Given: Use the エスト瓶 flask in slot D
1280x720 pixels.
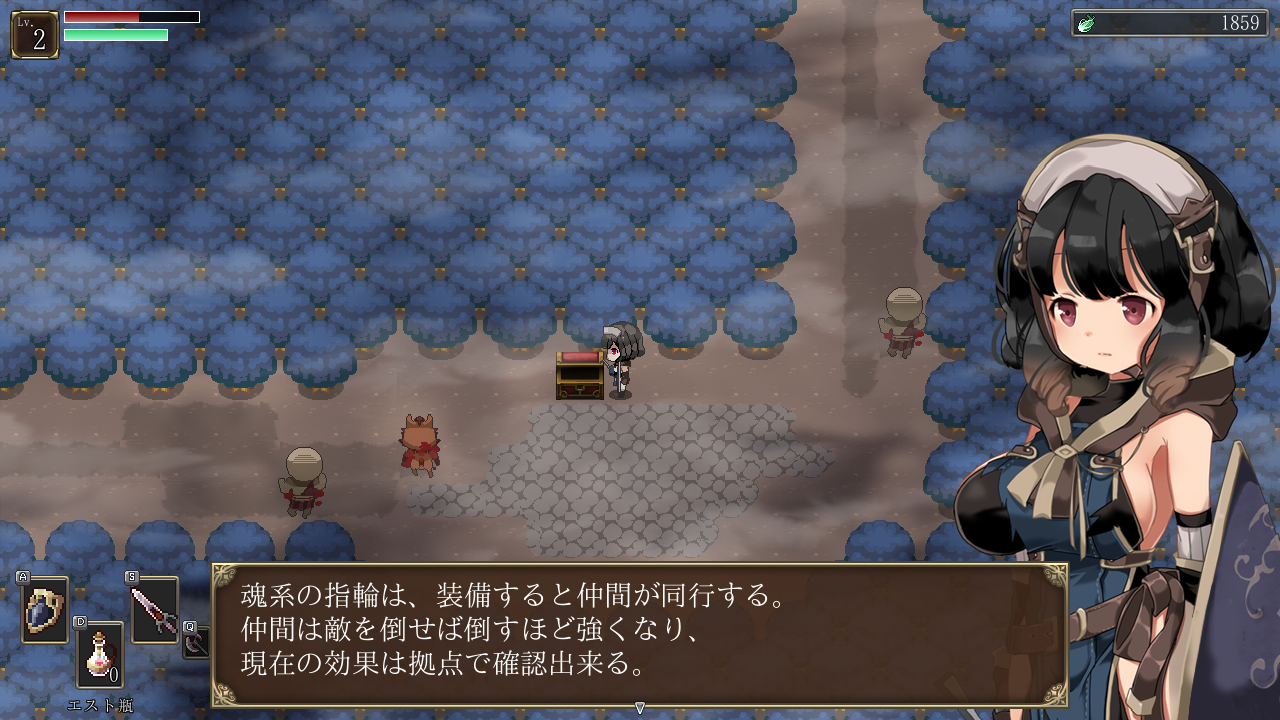Looking at the screenshot, I should [x=99, y=652].
